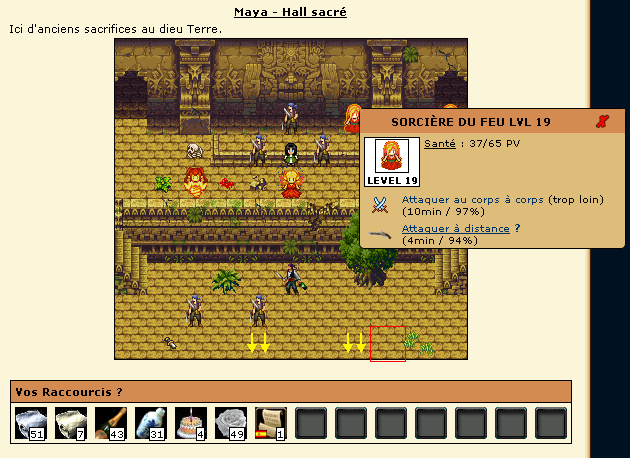Click the Santé link in the popup
This screenshot has width=630, height=458.
pos(439,144)
